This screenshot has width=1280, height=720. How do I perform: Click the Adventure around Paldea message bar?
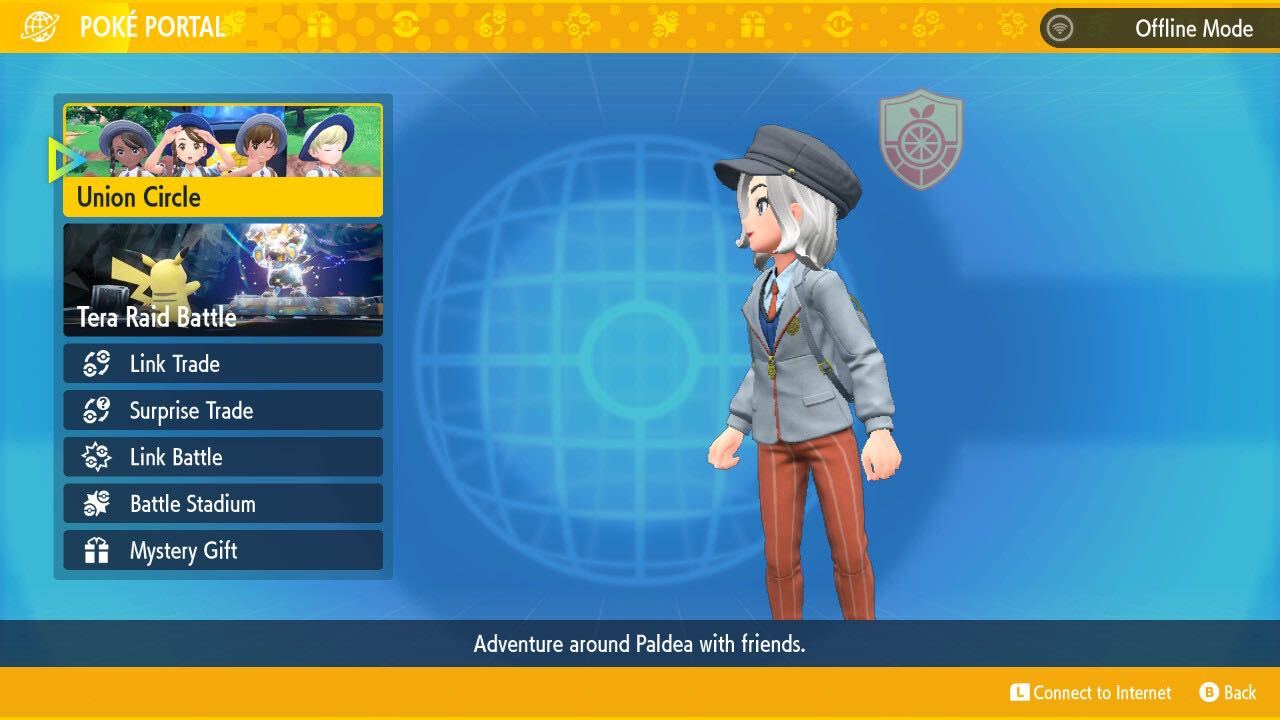point(640,644)
